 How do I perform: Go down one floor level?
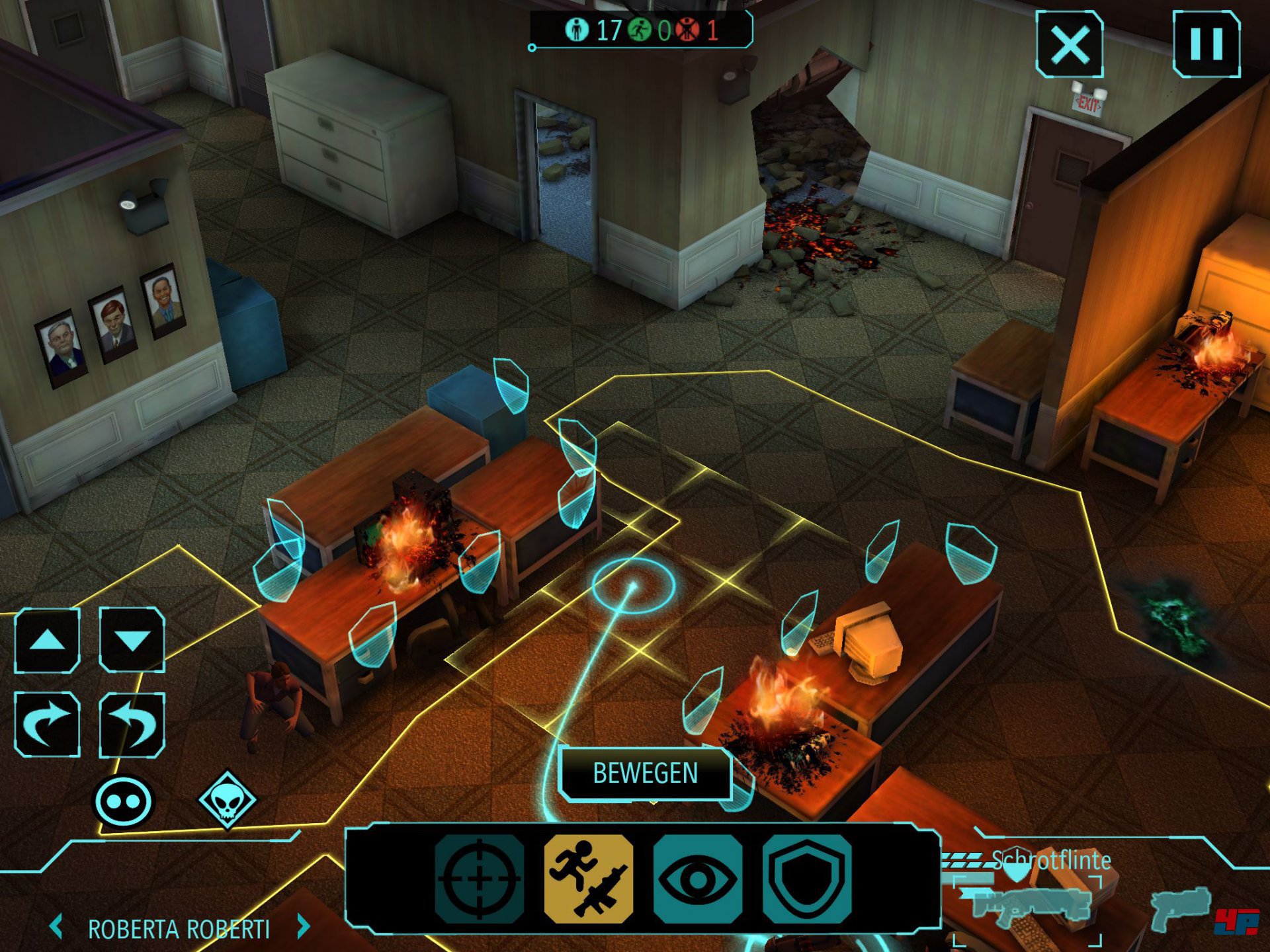click(x=132, y=640)
